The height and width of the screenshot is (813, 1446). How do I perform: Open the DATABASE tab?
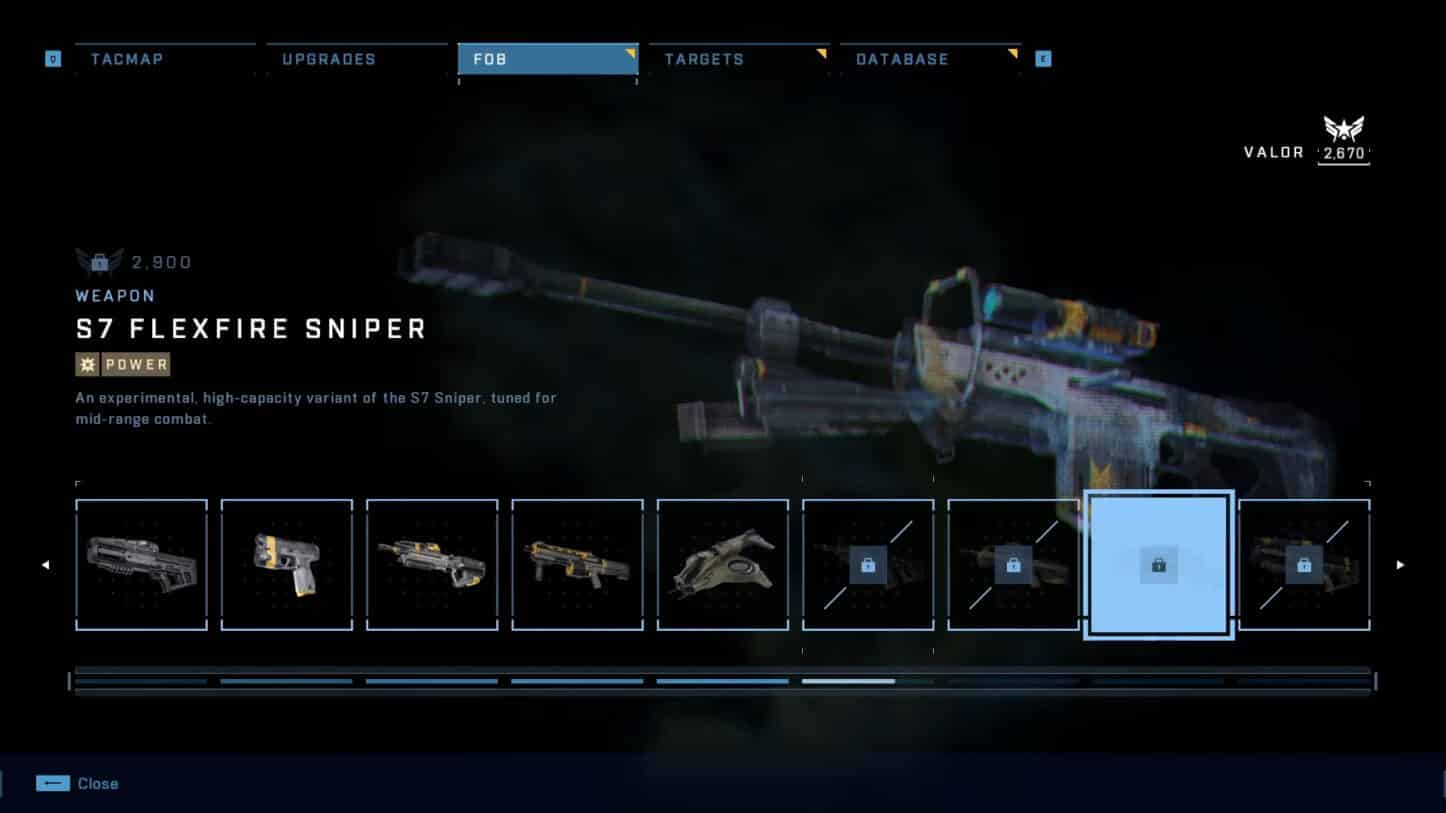coord(901,59)
